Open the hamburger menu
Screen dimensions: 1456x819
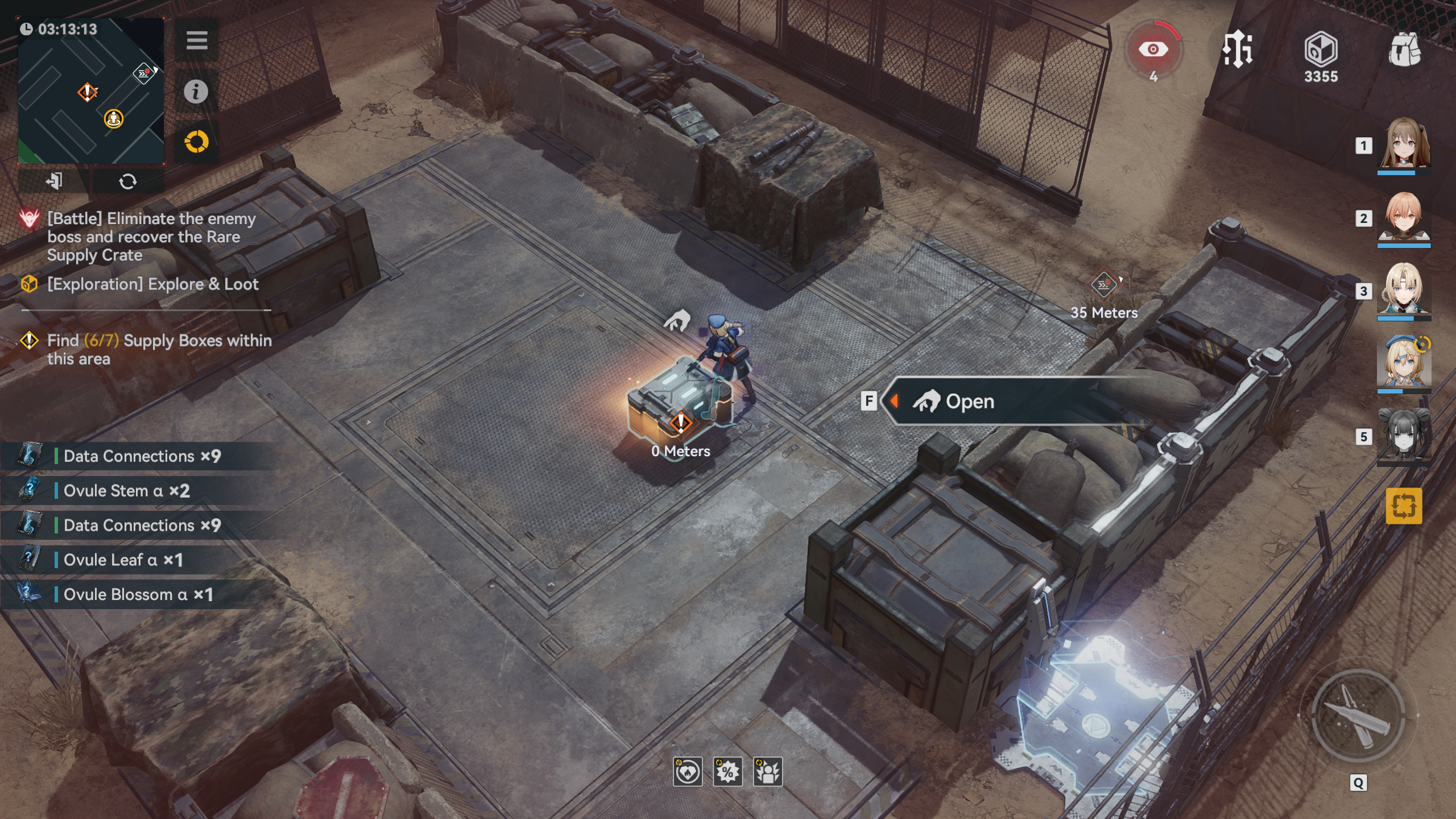[196, 40]
